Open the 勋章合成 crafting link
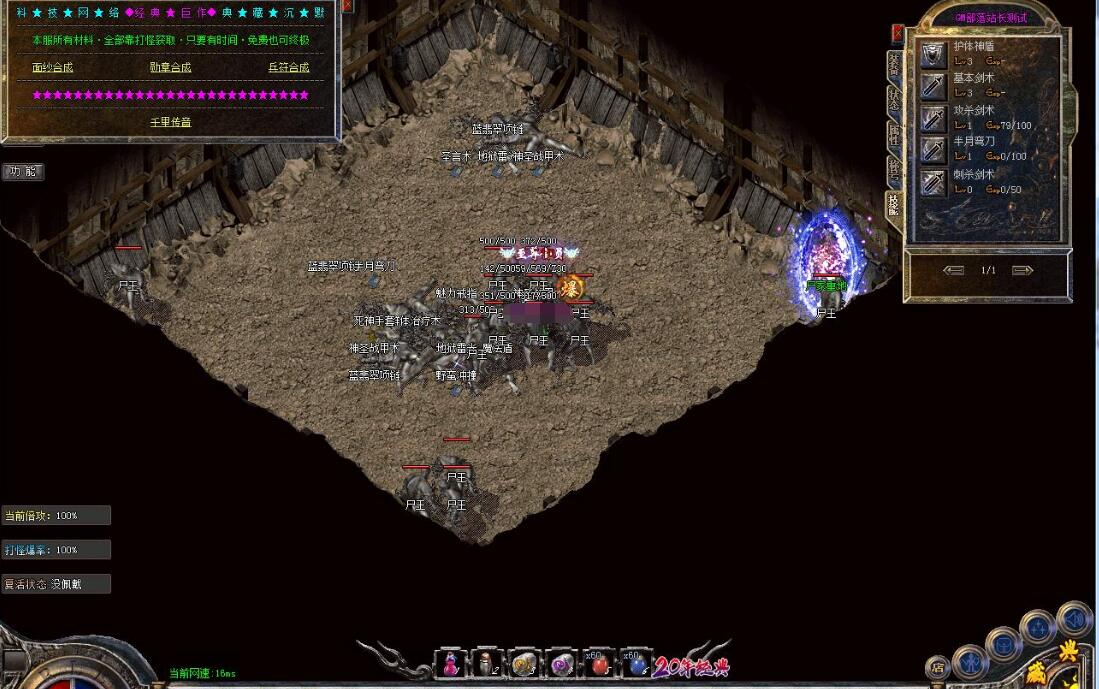1099x689 pixels. [170, 68]
